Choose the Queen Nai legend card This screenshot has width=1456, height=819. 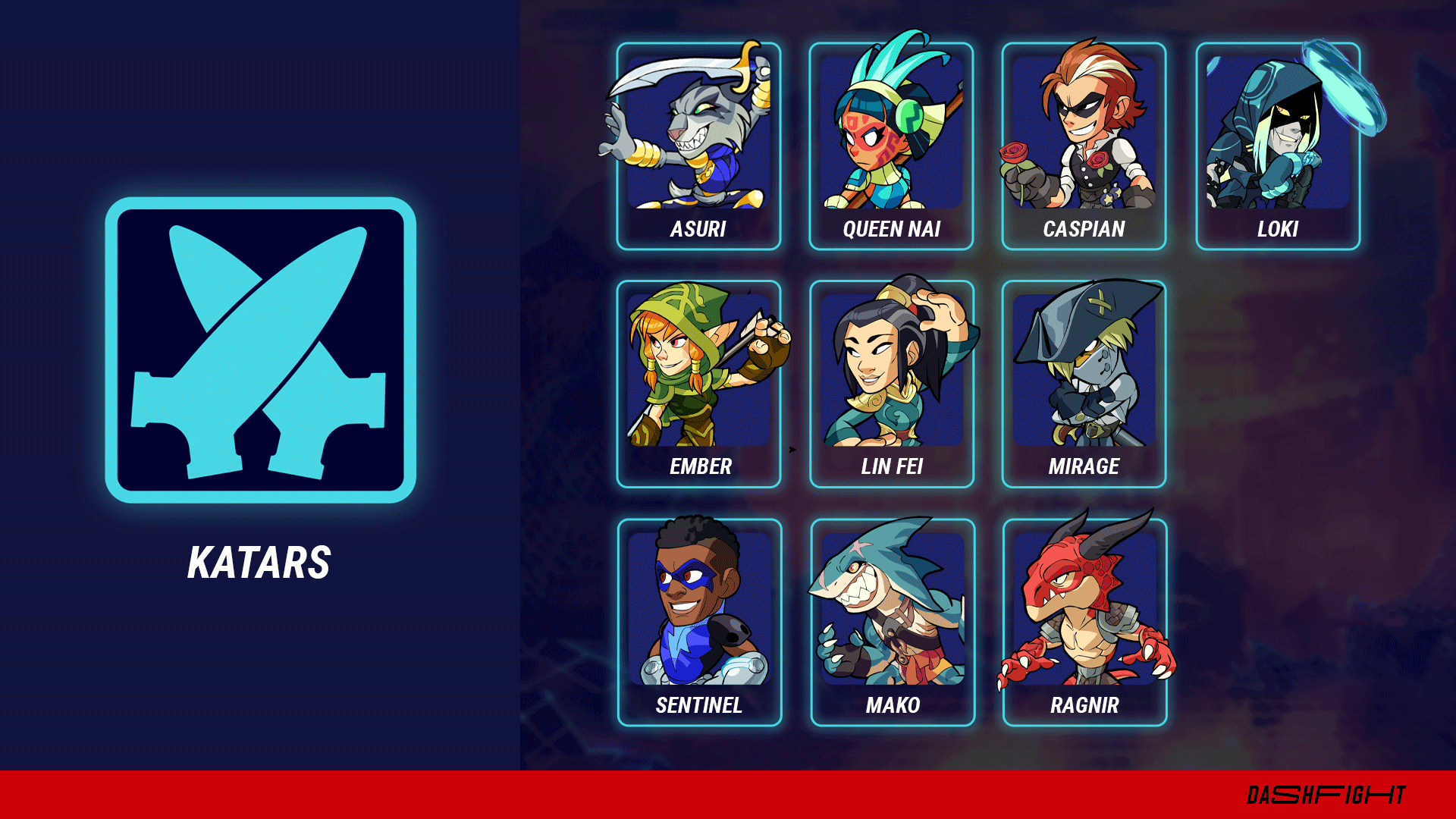coord(891,146)
